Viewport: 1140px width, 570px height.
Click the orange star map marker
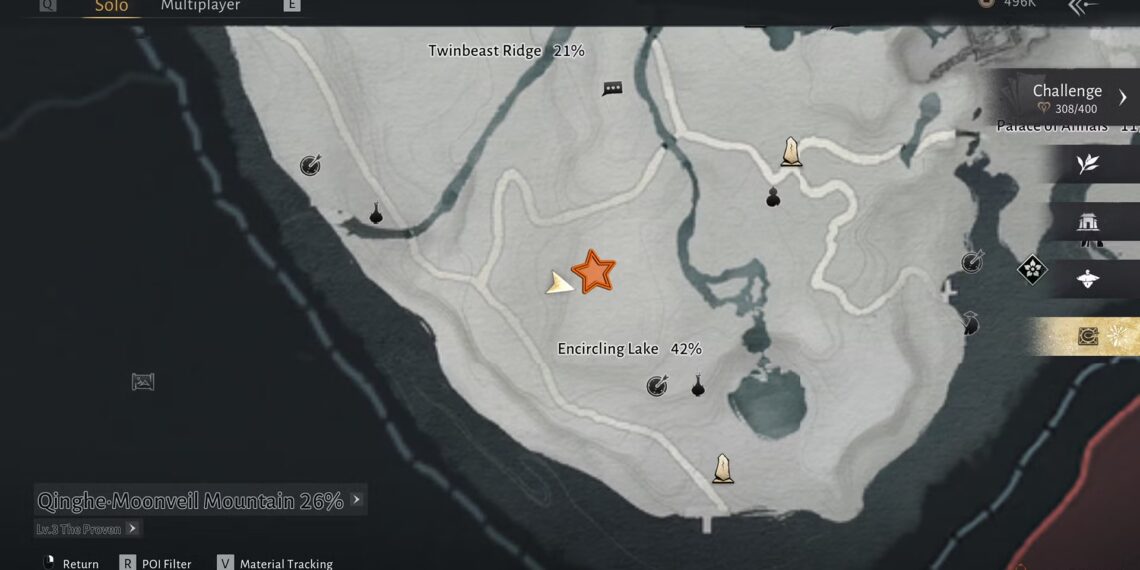coord(594,272)
